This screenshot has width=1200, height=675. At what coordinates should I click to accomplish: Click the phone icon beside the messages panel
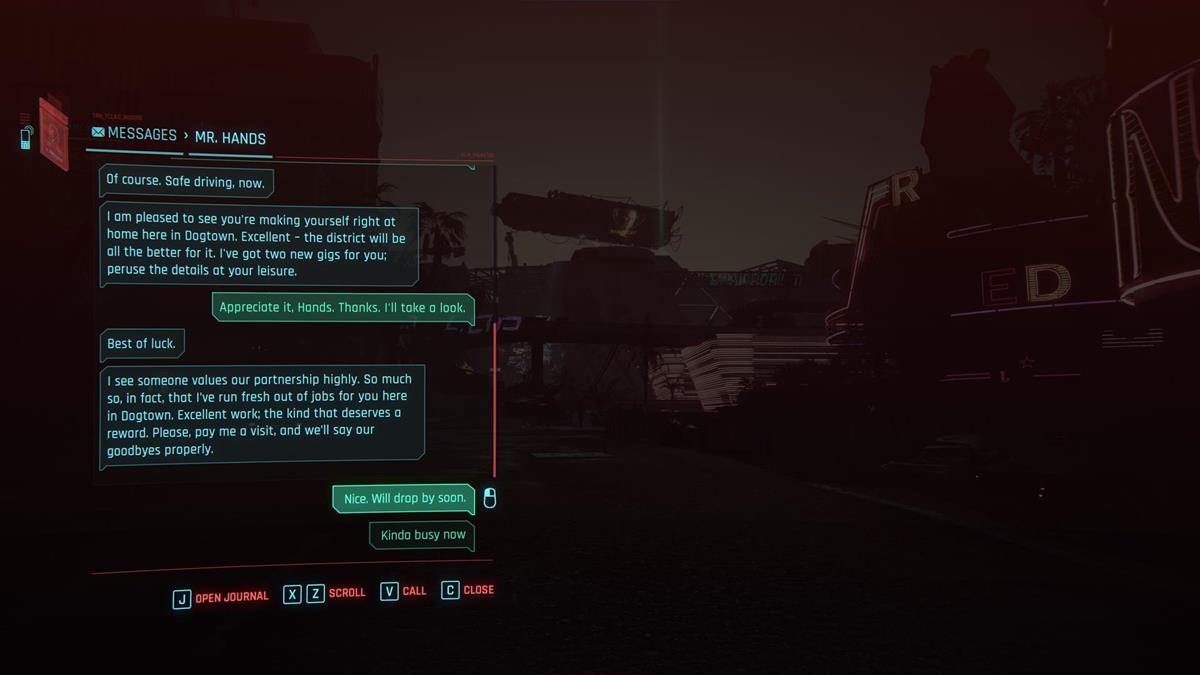click(26, 137)
